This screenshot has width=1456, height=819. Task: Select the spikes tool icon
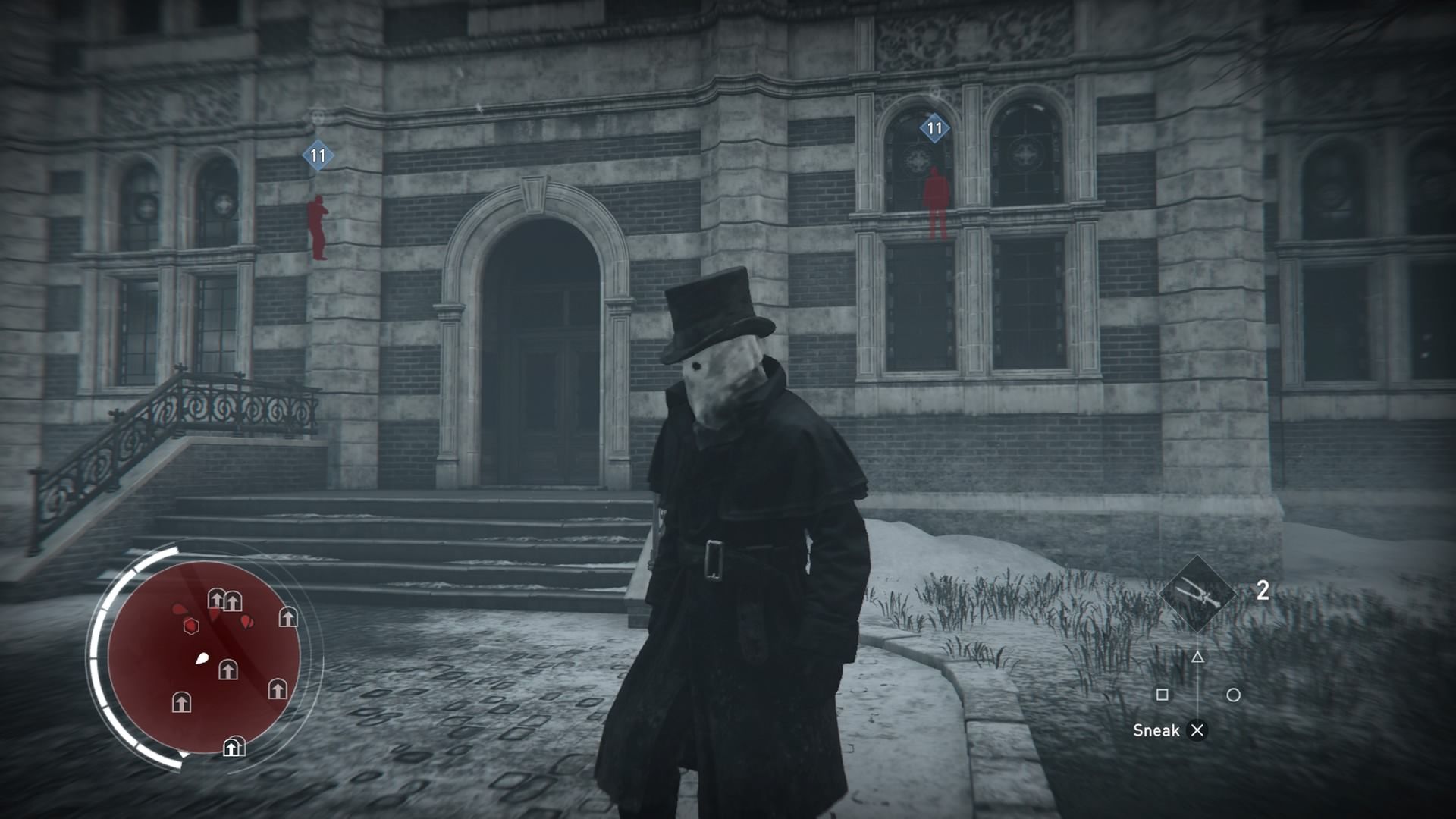click(x=1198, y=594)
